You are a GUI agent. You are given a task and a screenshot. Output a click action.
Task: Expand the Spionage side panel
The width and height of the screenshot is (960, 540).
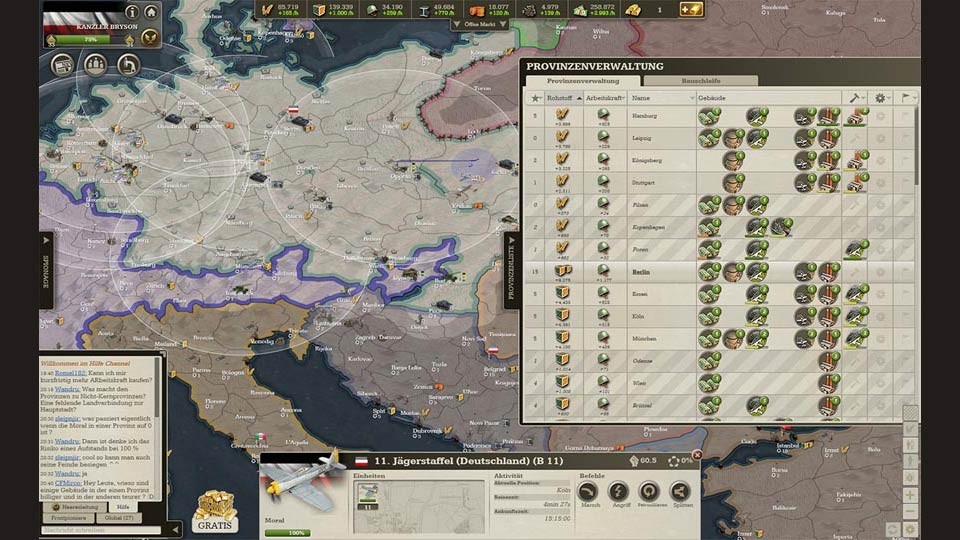tap(46, 270)
